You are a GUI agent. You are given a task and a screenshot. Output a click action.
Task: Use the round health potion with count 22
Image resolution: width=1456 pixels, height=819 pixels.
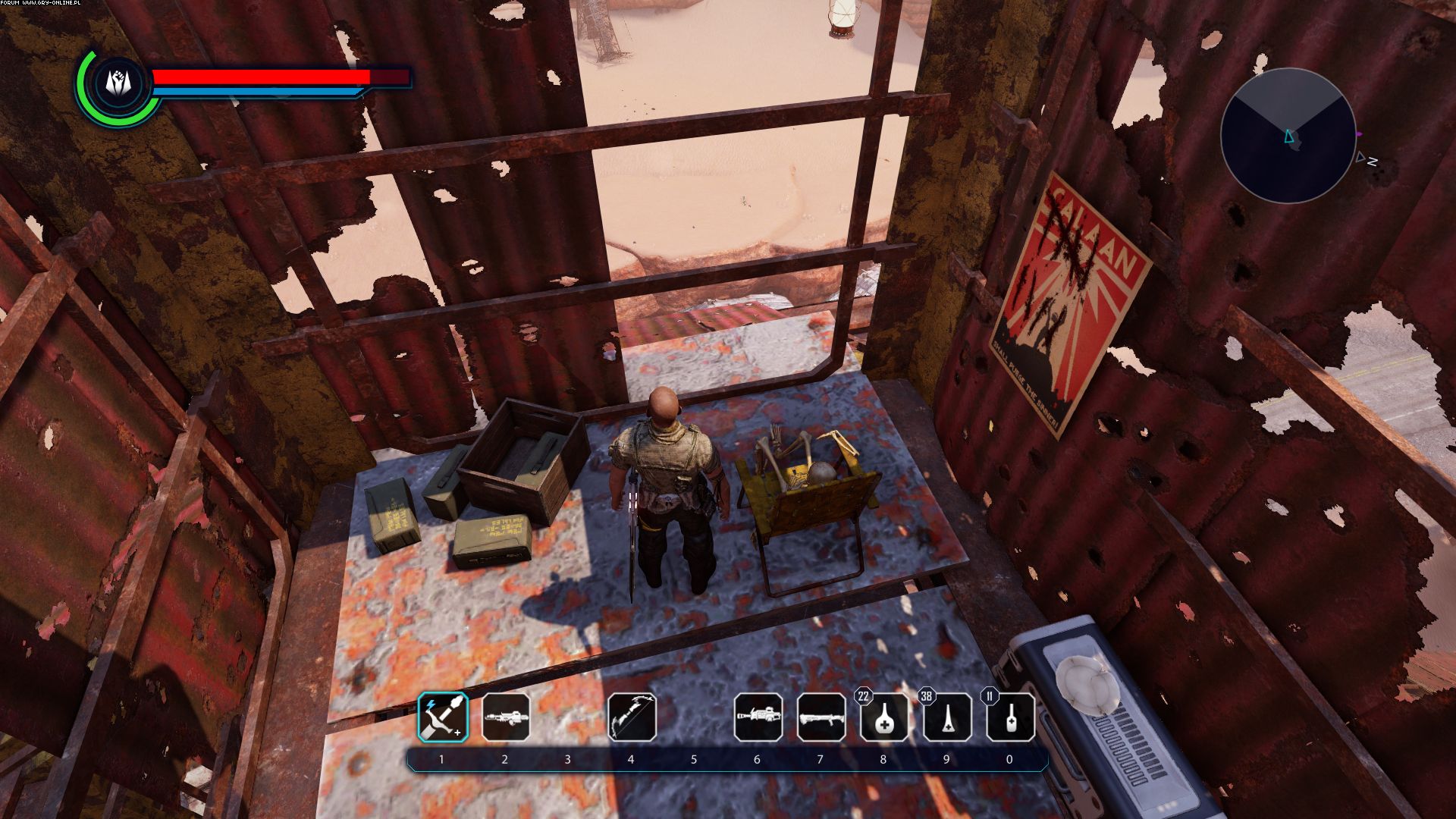(x=884, y=718)
